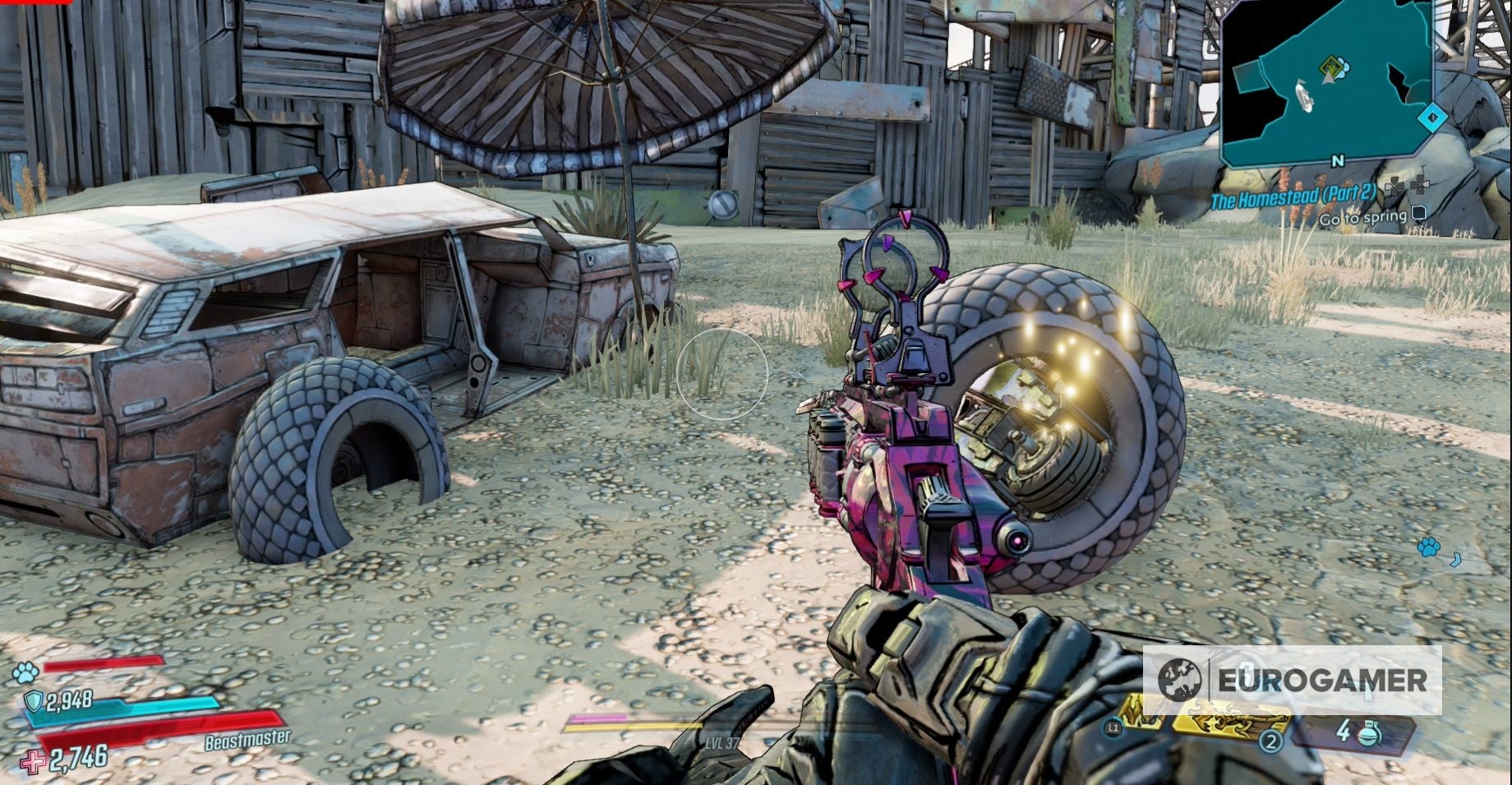
Task: Select the grenade icon next to count 4
Action: pyautogui.click(x=1369, y=733)
